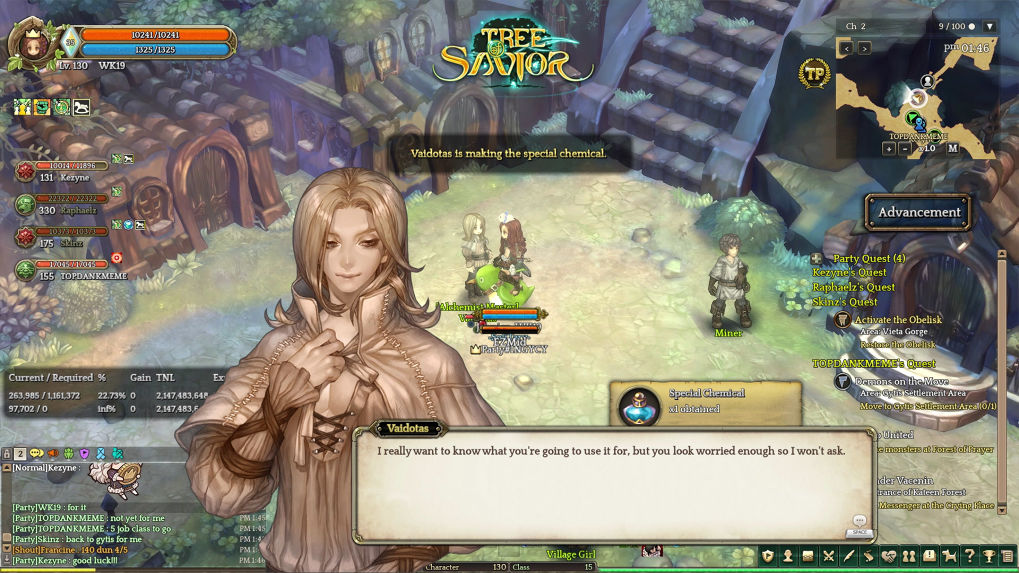Switch to next channel with right arrow

tap(864, 48)
